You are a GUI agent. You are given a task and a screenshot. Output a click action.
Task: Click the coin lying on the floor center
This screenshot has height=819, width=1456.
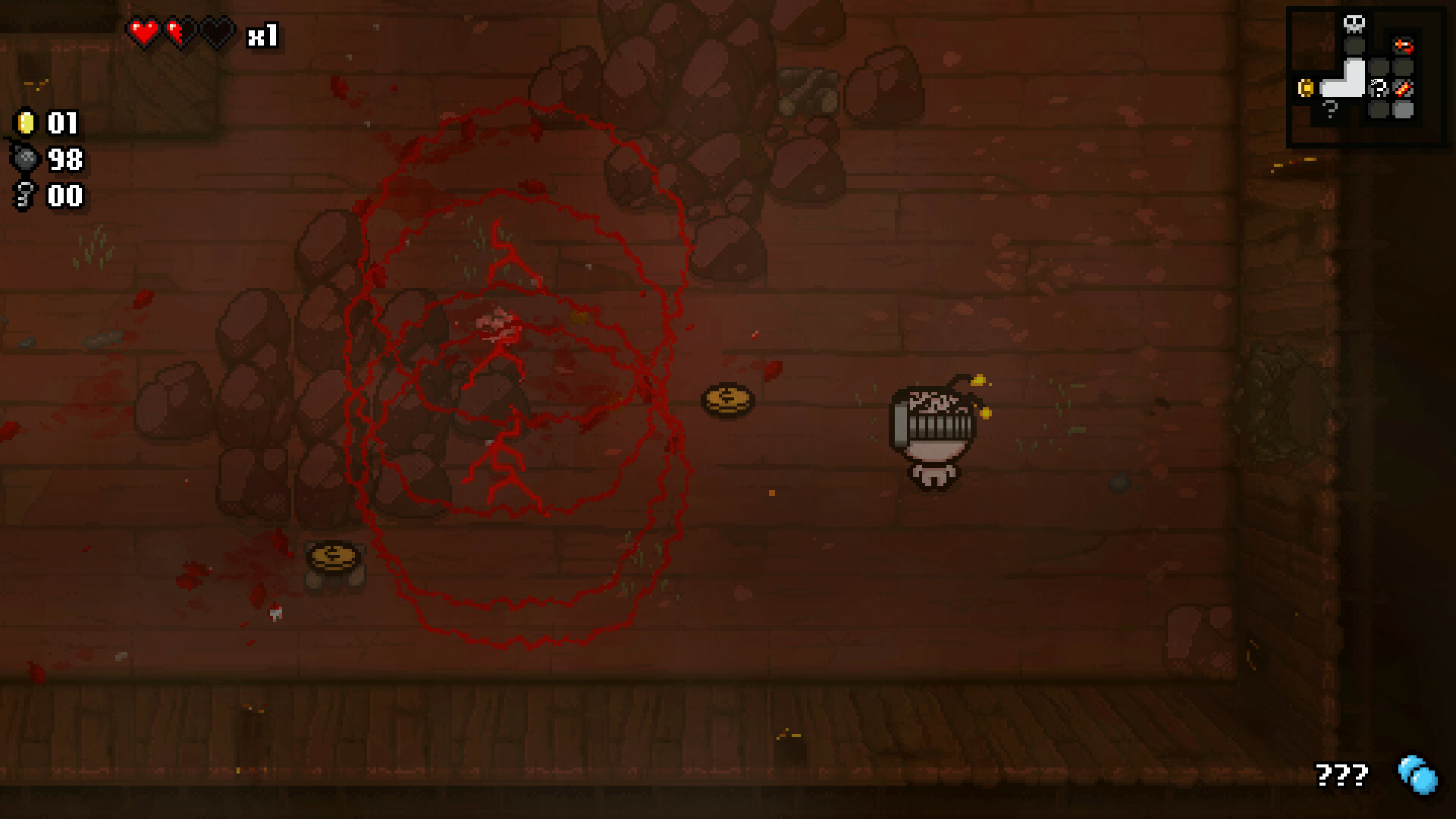tap(726, 400)
